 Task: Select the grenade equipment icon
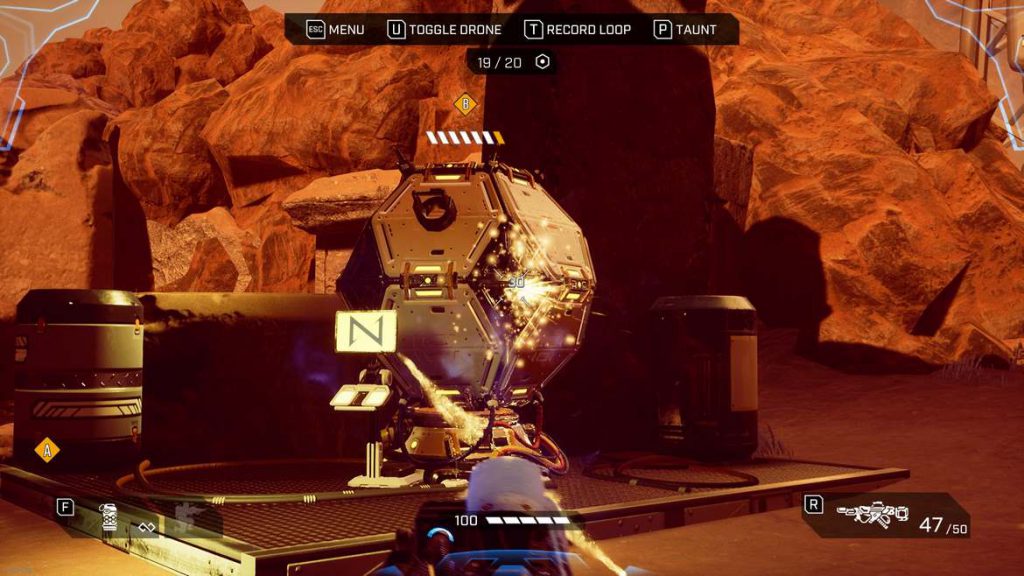pyautogui.click(x=108, y=516)
